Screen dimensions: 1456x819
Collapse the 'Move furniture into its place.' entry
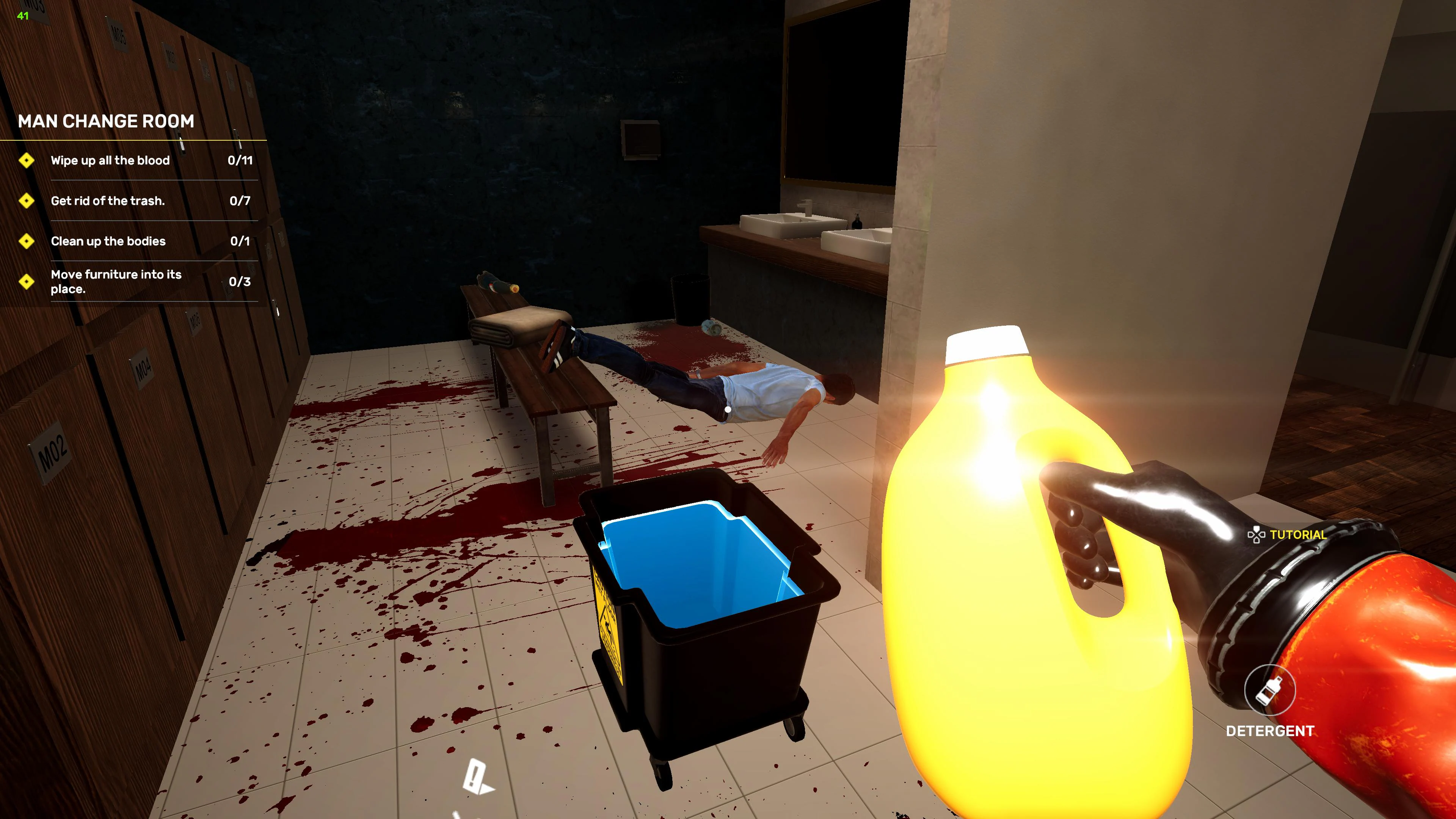116,282
